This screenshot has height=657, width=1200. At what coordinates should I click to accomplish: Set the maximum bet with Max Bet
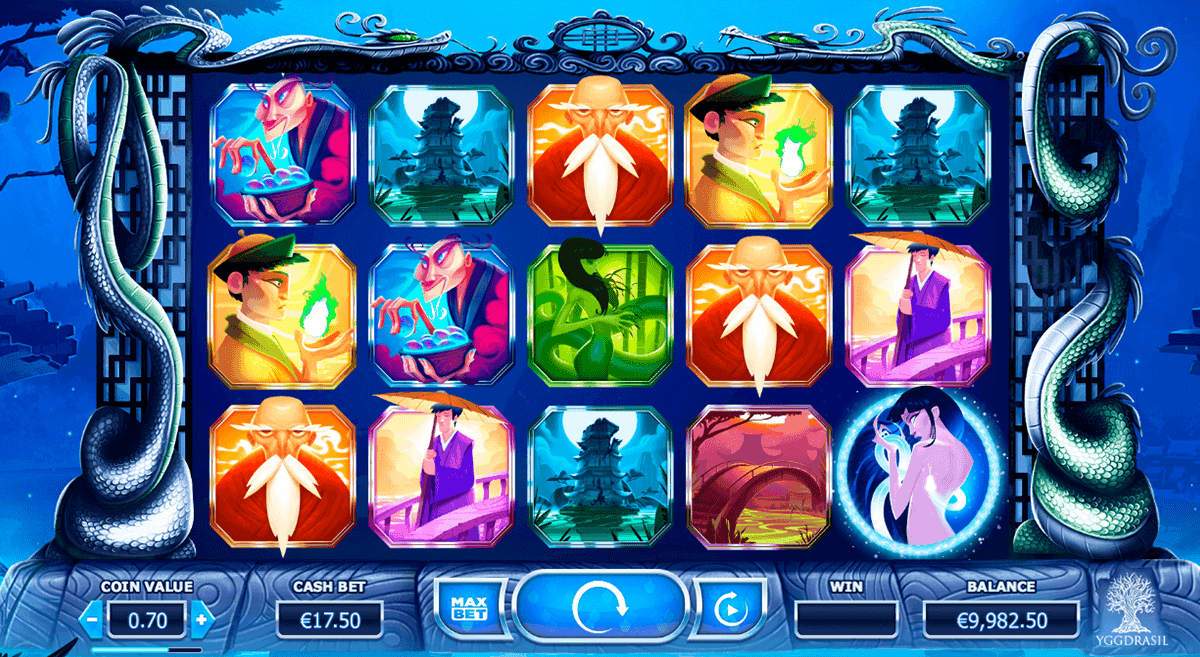461,606
